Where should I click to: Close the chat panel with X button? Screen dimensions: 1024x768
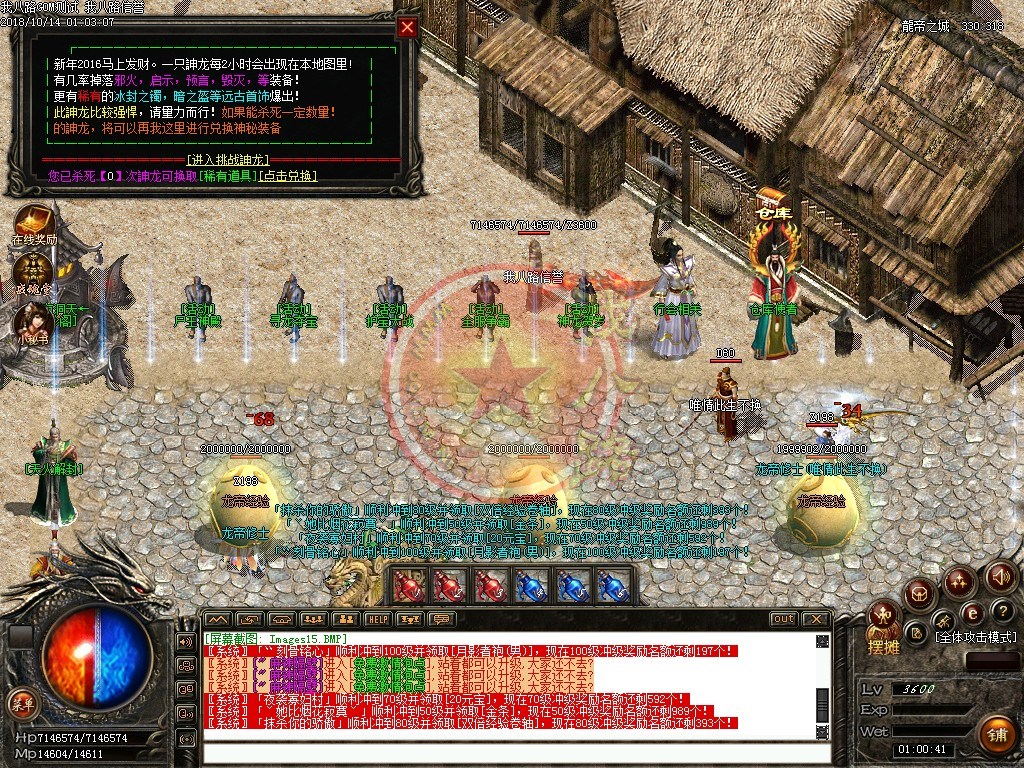coord(816,619)
